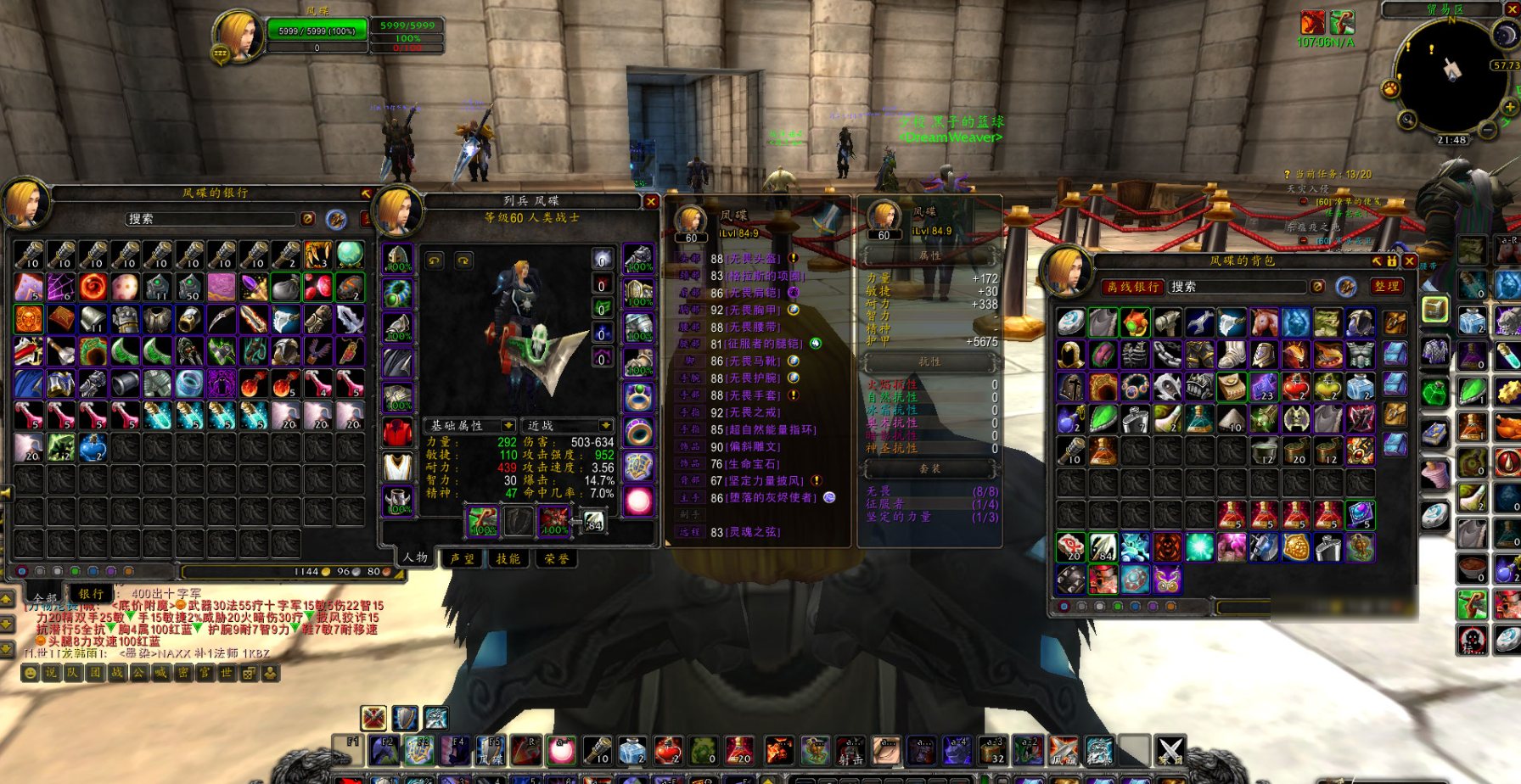Close the backpack window
This screenshot has height=784, width=1521.
point(1410,261)
